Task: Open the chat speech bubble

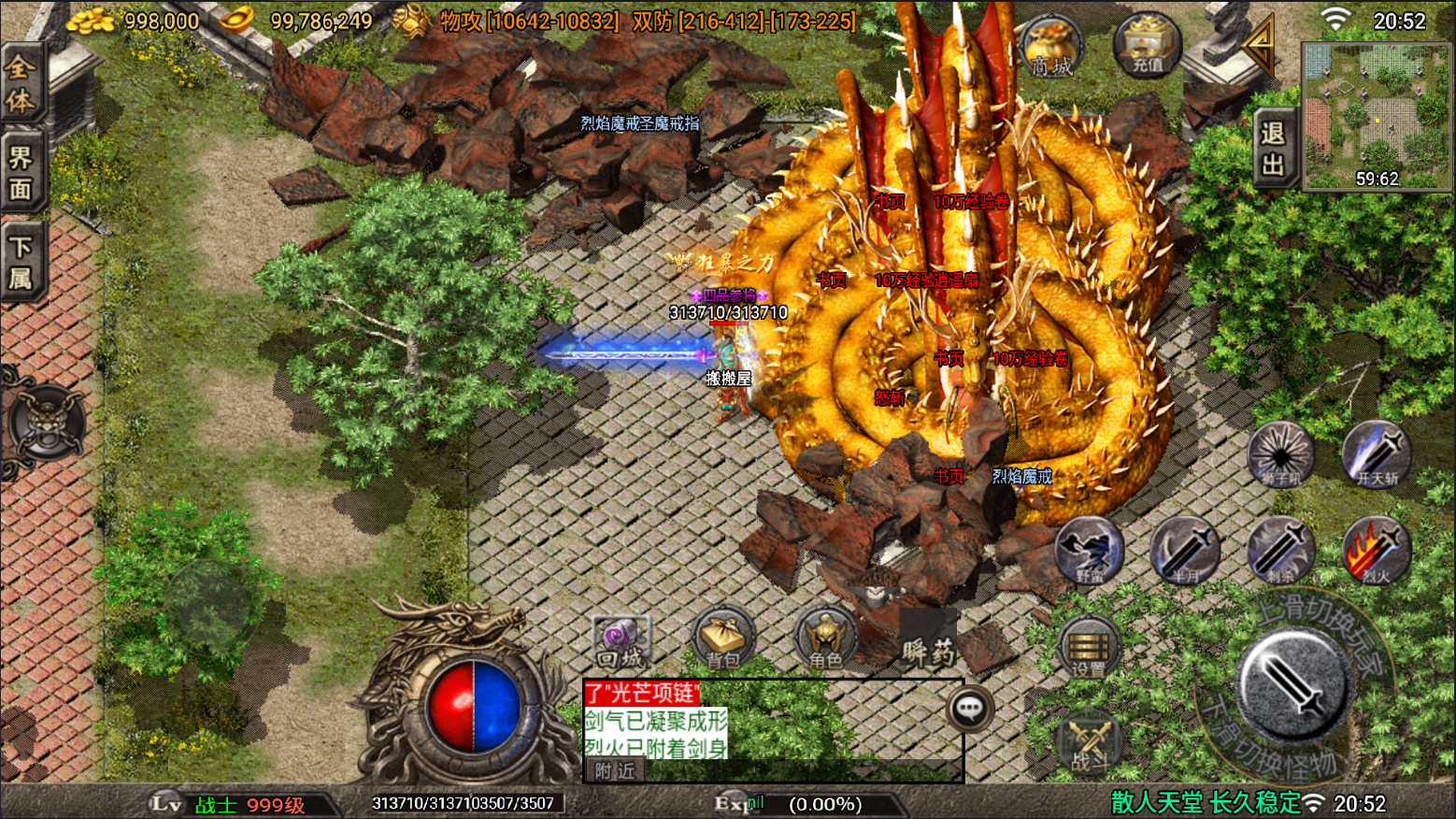Action: pos(969,710)
